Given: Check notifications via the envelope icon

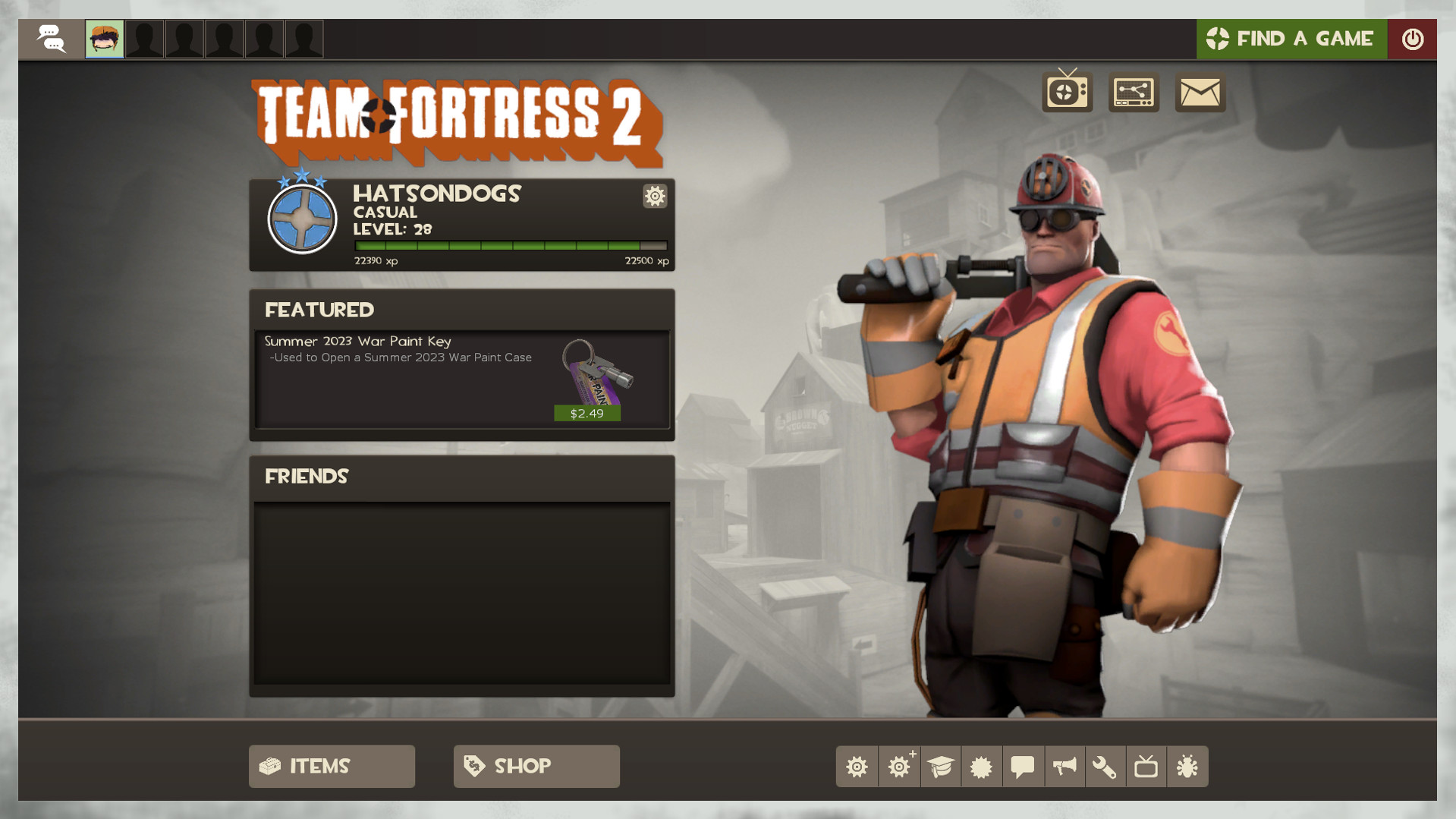Looking at the screenshot, I should click(x=1200, y=92).
